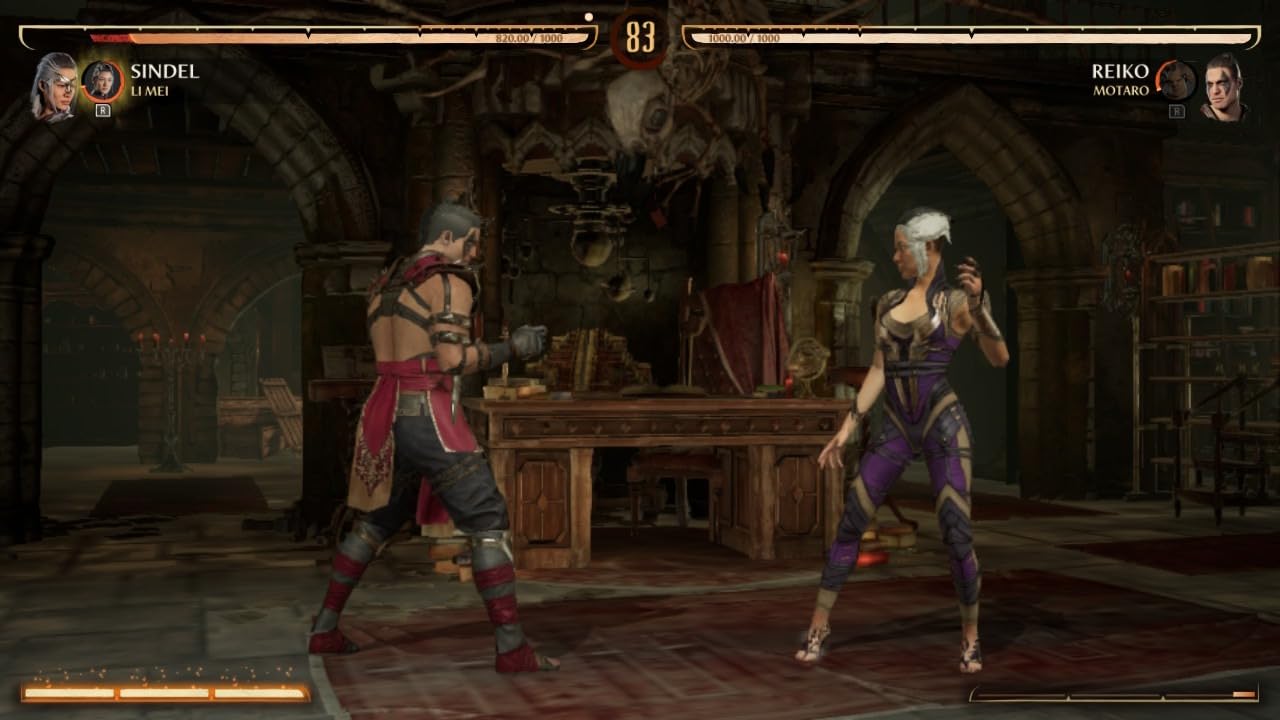This screenshot has height=720, width=1280.
Task: Select the SINDEL name label
Action: tap(163, 71)
